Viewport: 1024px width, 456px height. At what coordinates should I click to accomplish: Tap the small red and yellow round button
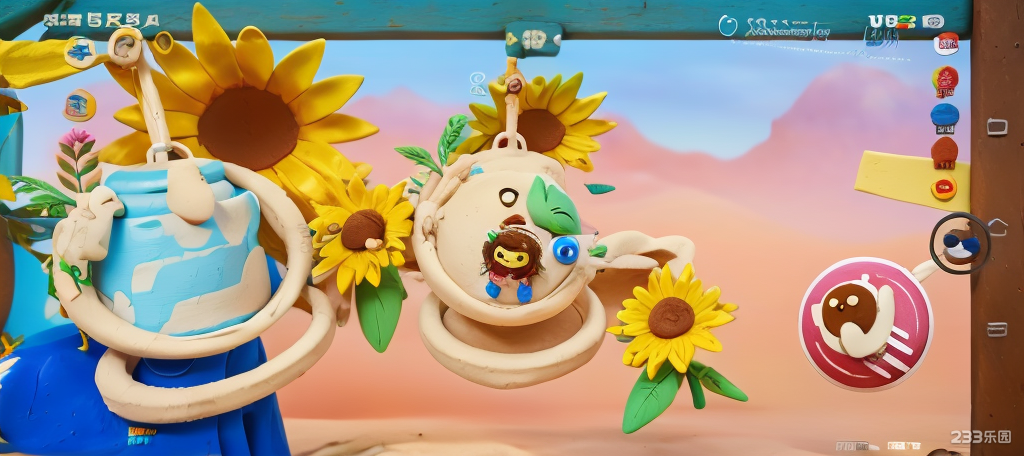pos(943,188)
